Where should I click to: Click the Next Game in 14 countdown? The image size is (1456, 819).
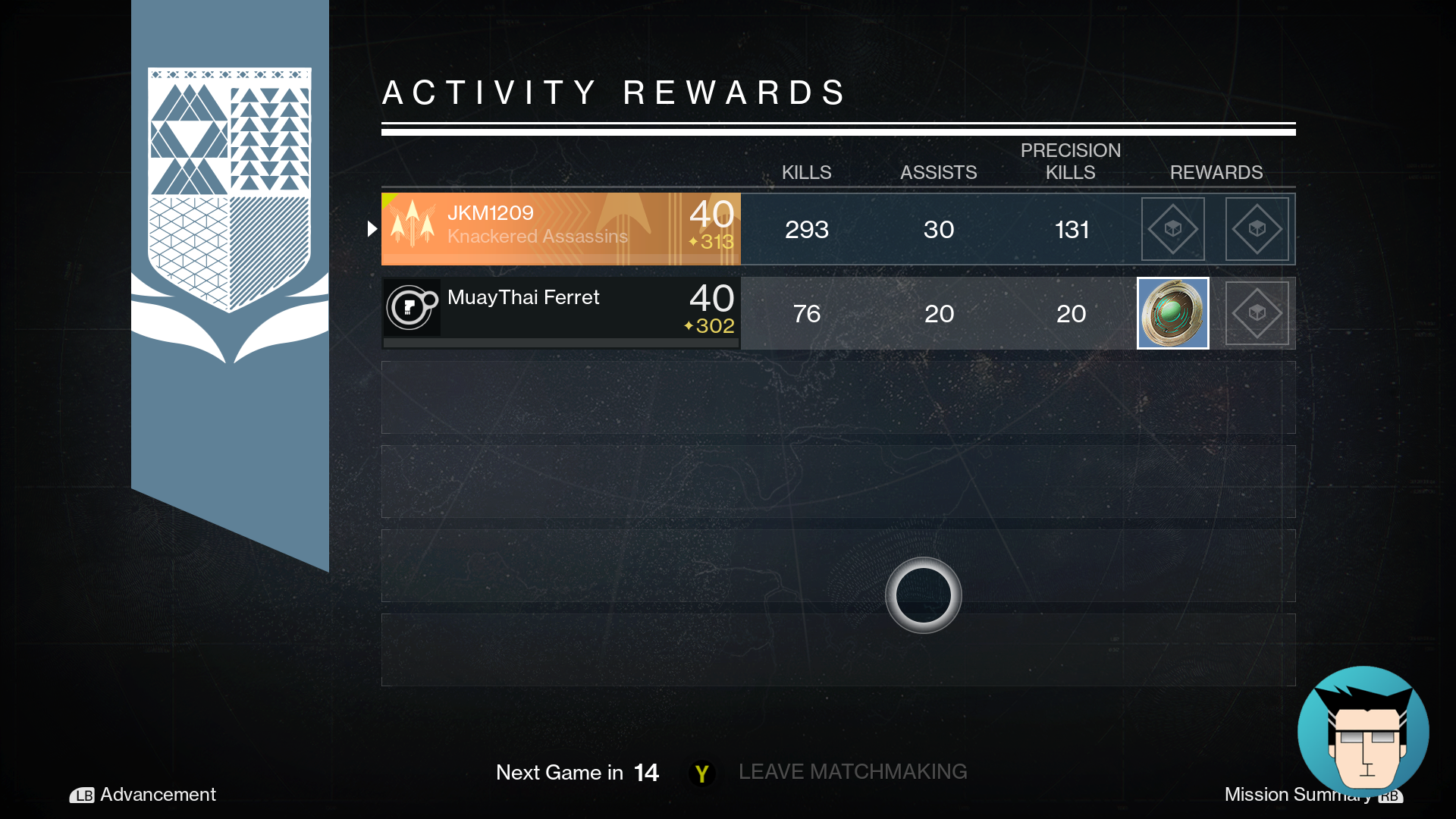tap(576, 773)
